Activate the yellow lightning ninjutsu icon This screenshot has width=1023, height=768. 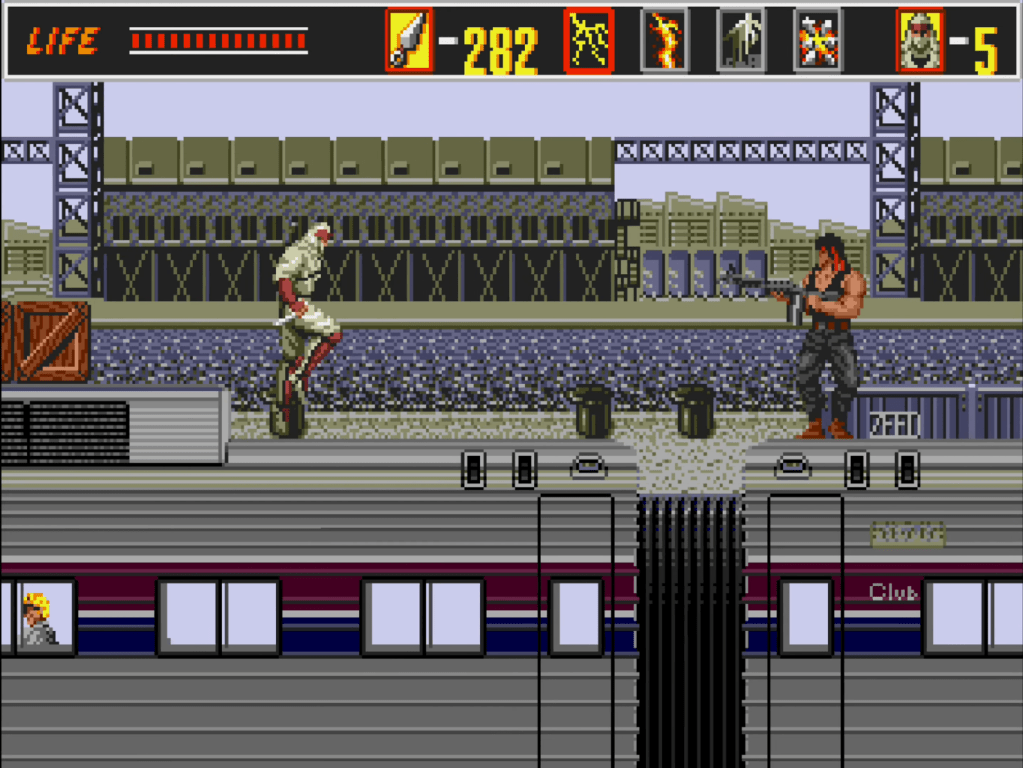(588, 41)
